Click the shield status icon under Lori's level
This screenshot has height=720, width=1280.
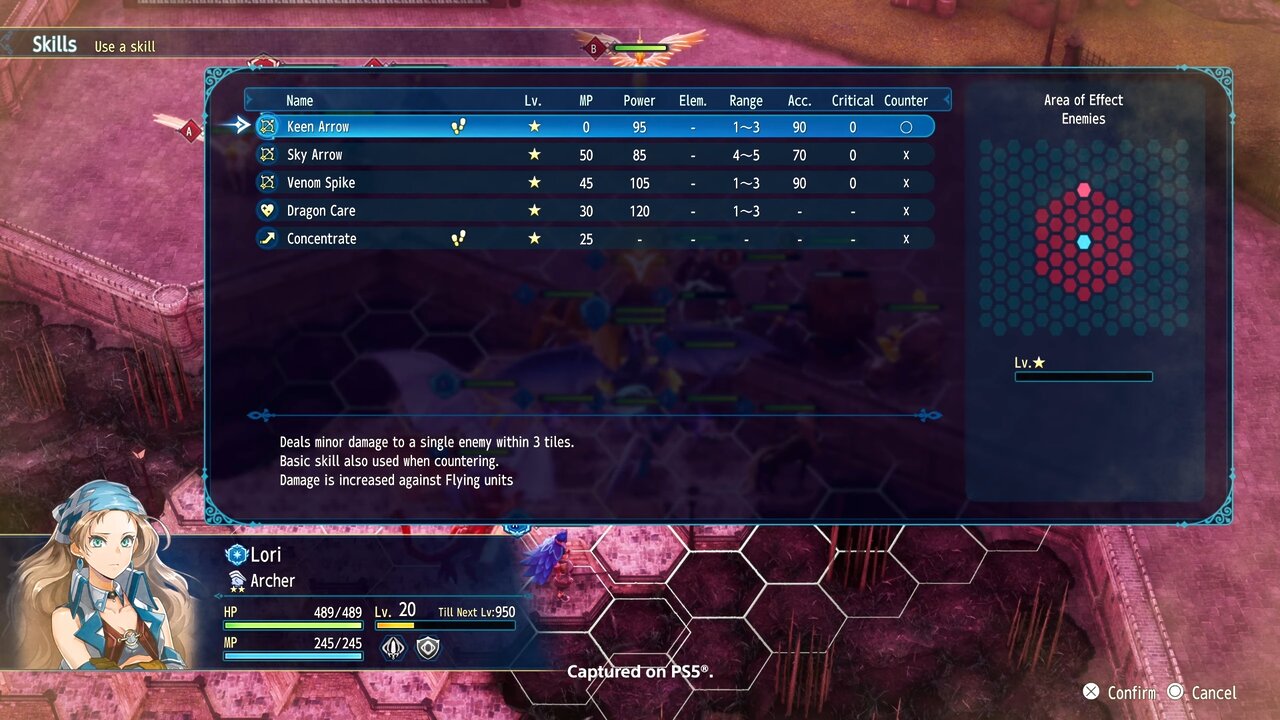pos(428,648)
